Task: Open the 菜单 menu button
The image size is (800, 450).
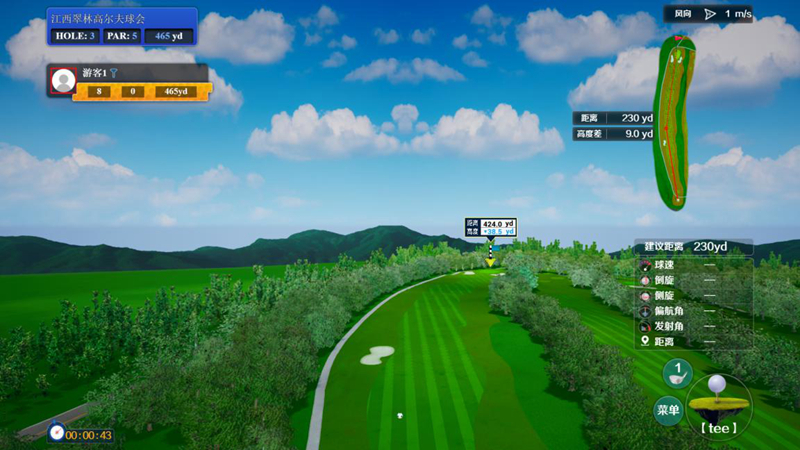Action: [x=668, y=409]
